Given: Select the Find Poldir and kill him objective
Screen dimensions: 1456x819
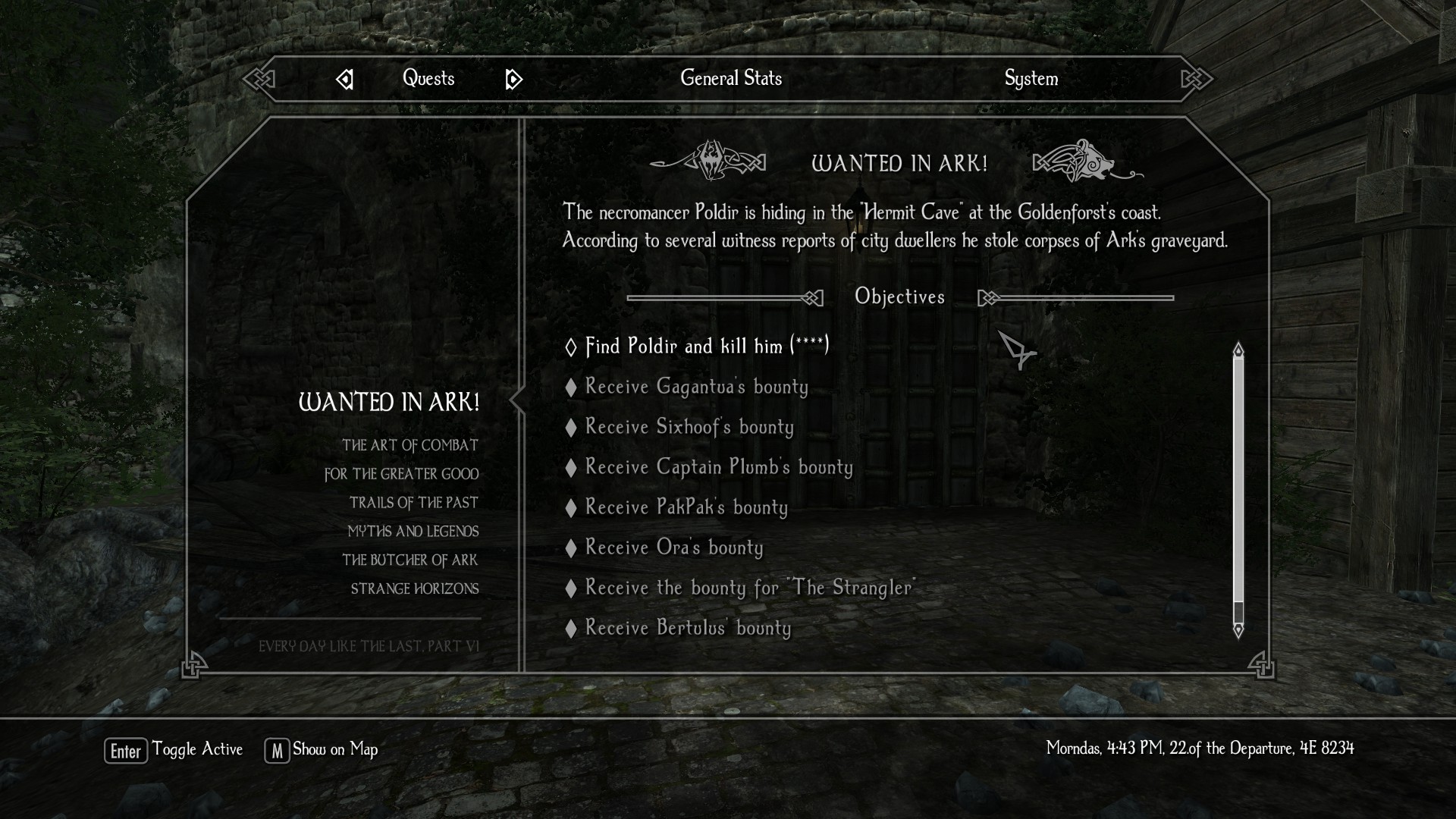Looking at the screenshot, I should tap(707, 346).
